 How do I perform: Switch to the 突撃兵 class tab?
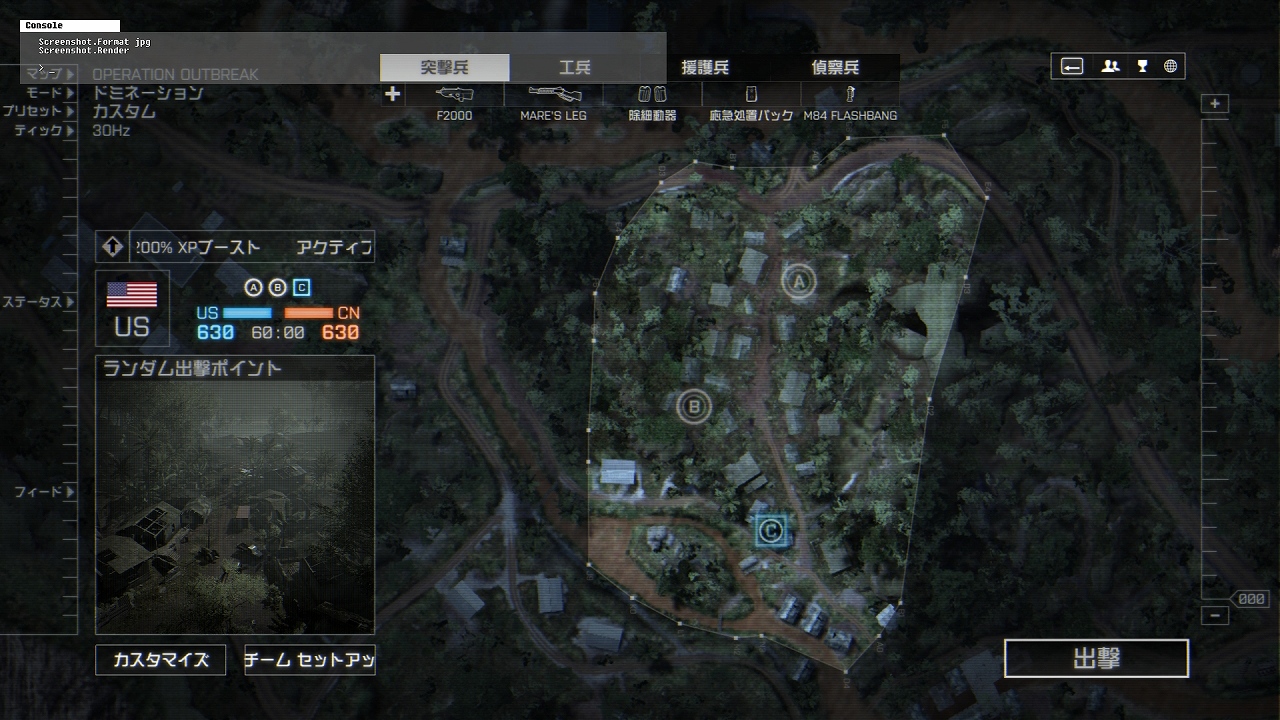coord(444,68)
